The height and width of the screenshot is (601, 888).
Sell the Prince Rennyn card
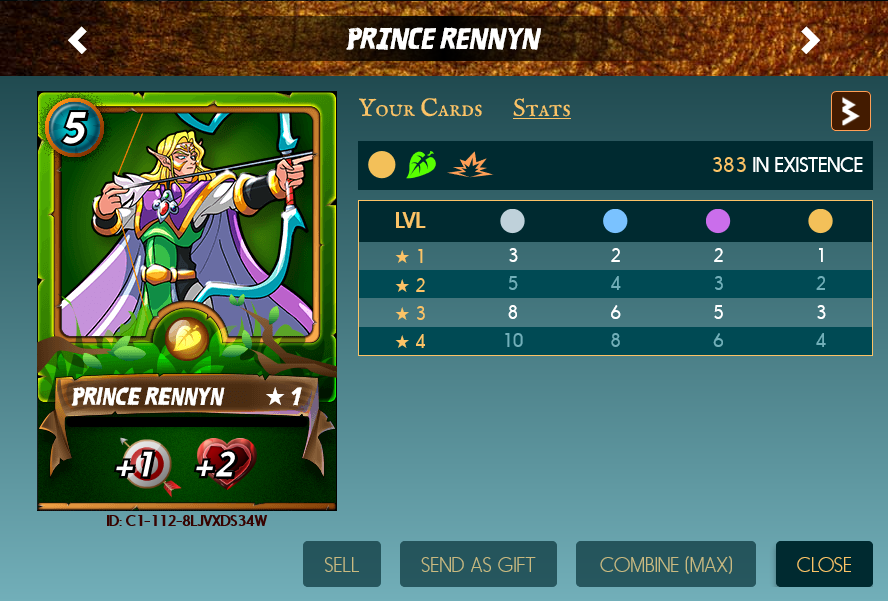341,565
